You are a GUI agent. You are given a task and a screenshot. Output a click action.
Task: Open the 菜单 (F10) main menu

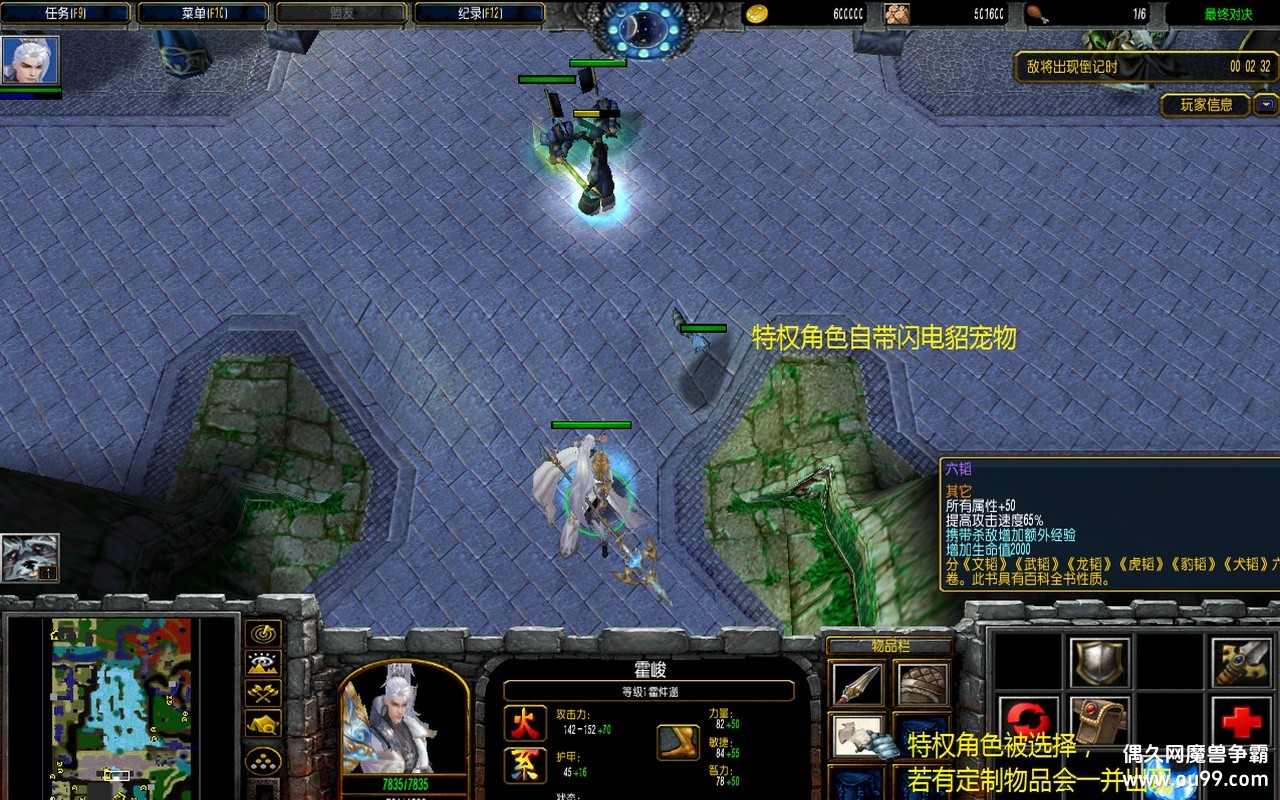[204, 13]
